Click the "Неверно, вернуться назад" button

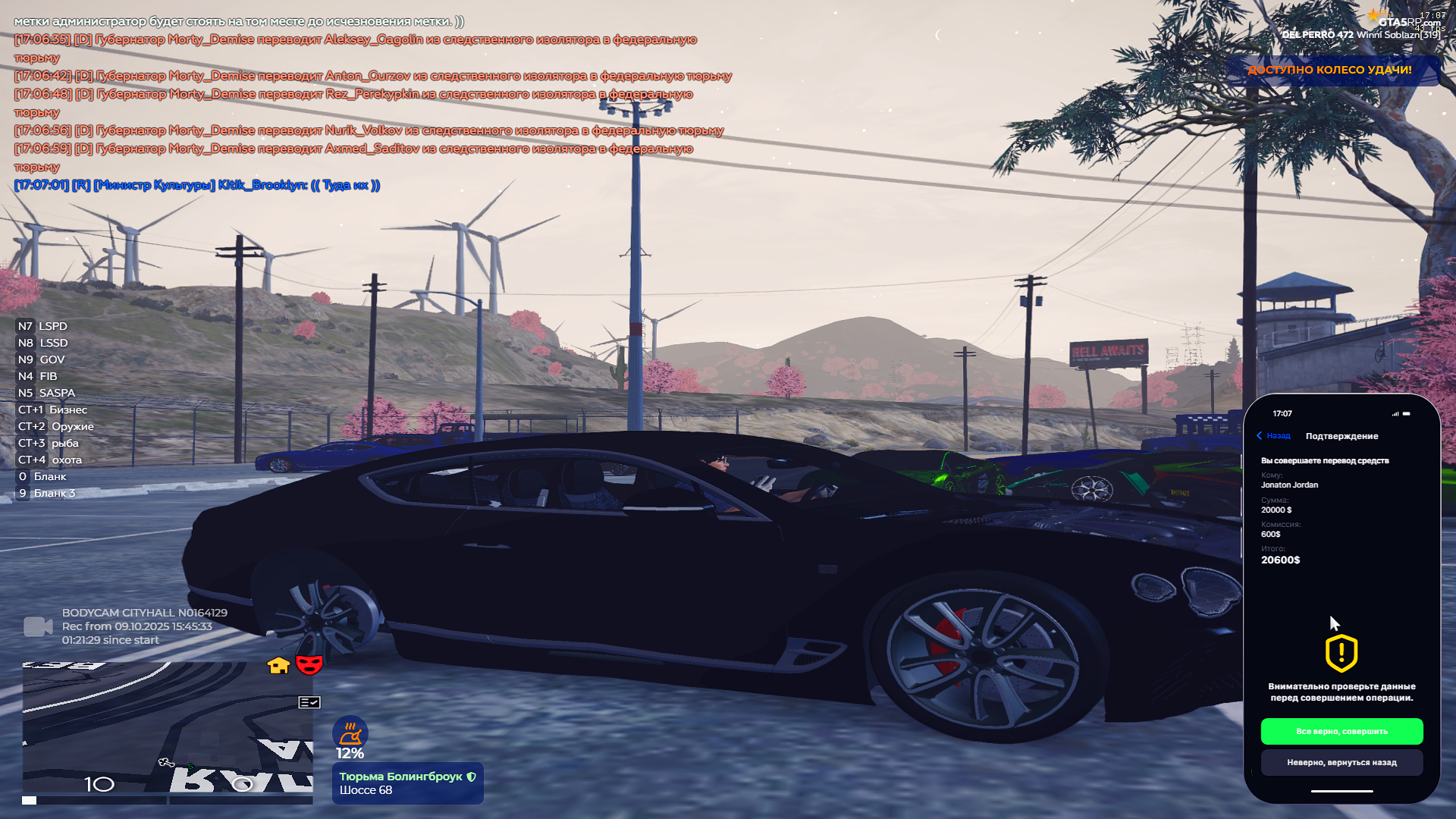pyautogui.click(x=1341, y=762)
